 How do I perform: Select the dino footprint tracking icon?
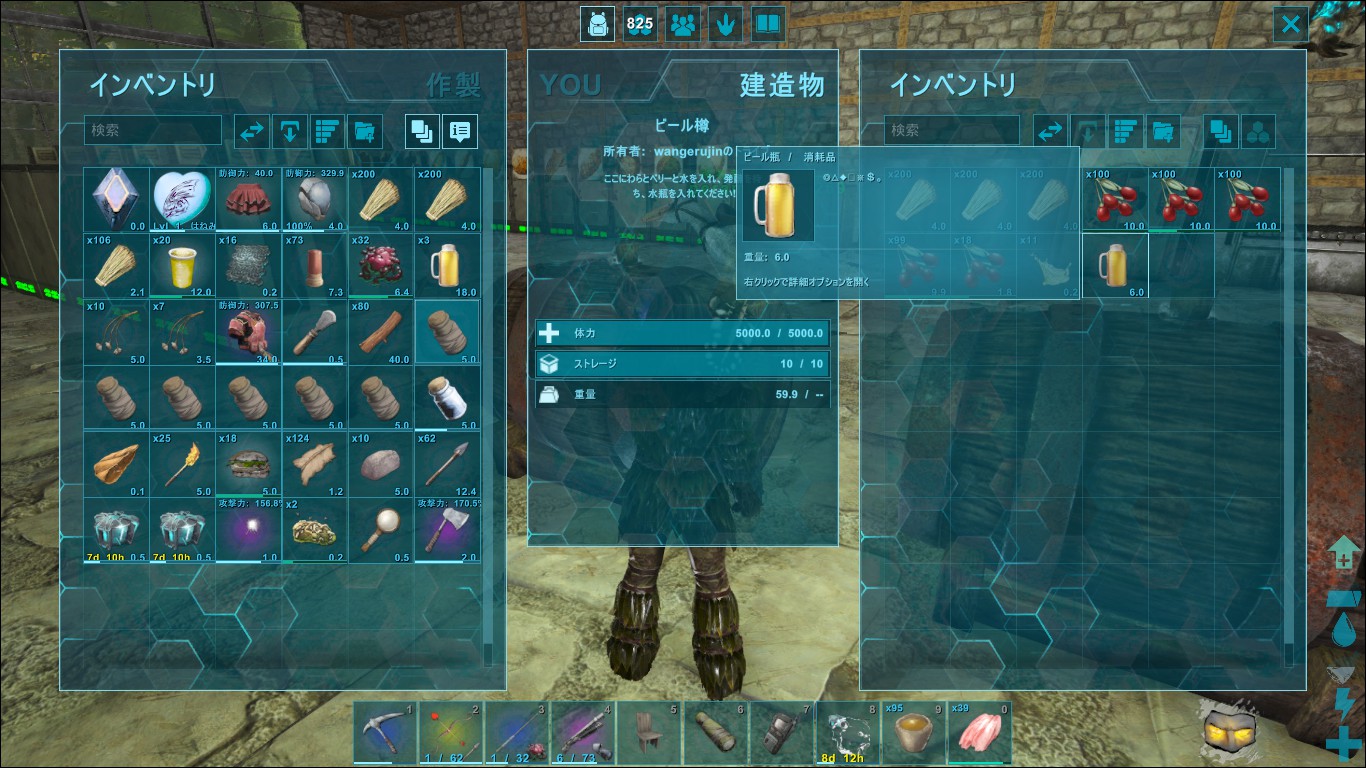tap(724, 23)
